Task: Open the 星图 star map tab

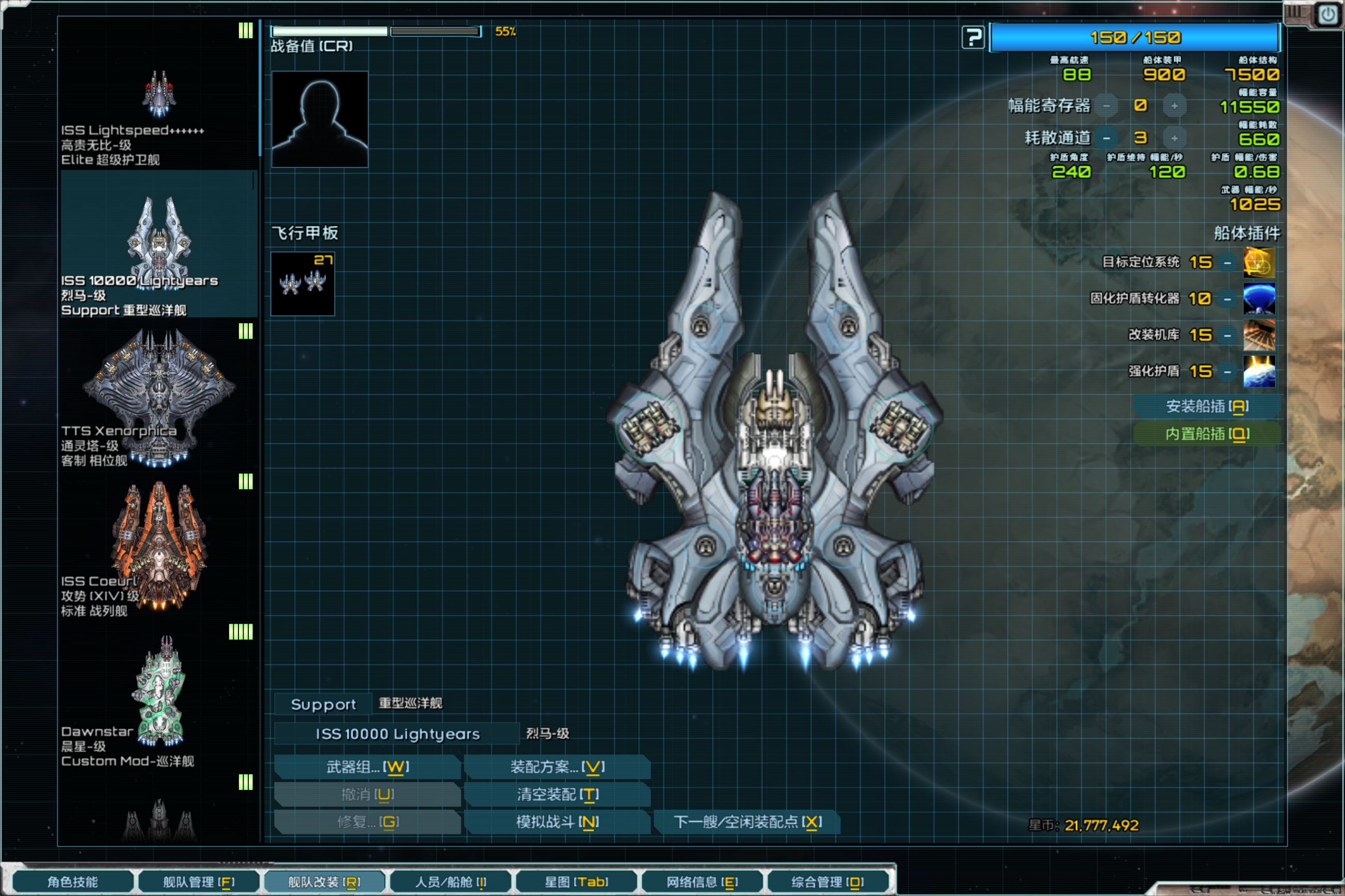Action: pyautogui.click(x=576, y=882)
